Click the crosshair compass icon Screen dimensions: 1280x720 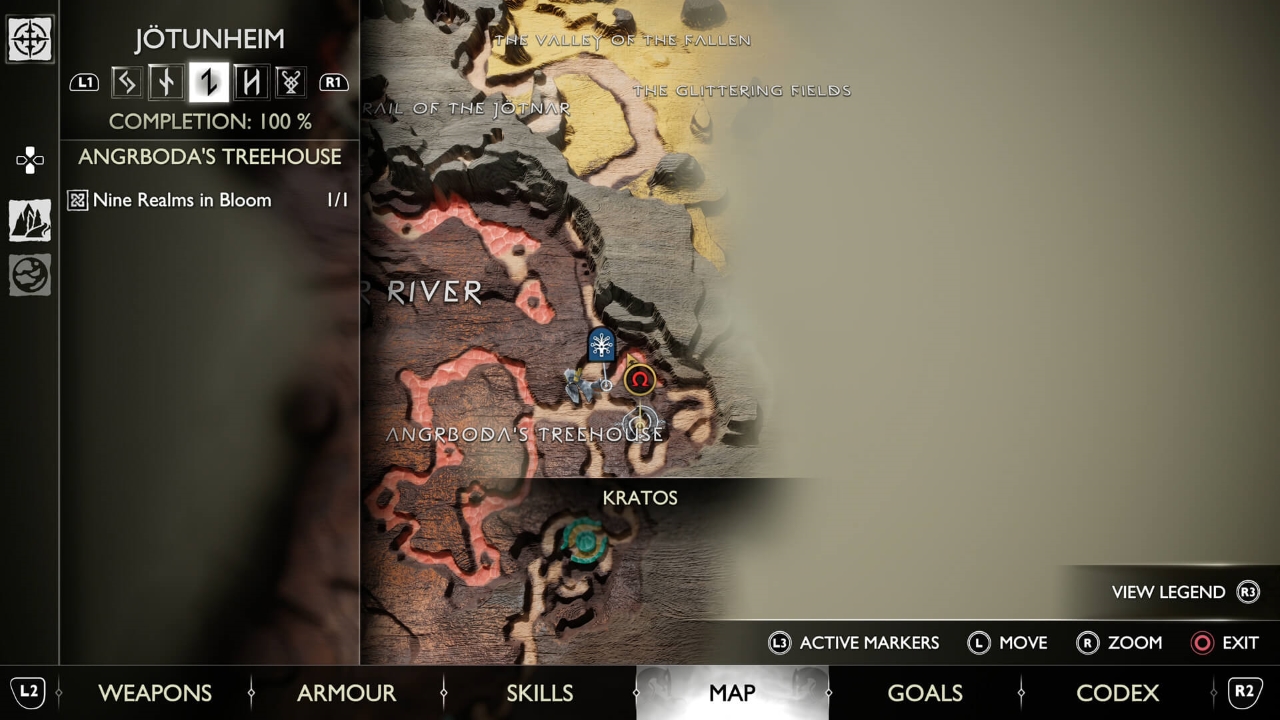tap(30, 40)
